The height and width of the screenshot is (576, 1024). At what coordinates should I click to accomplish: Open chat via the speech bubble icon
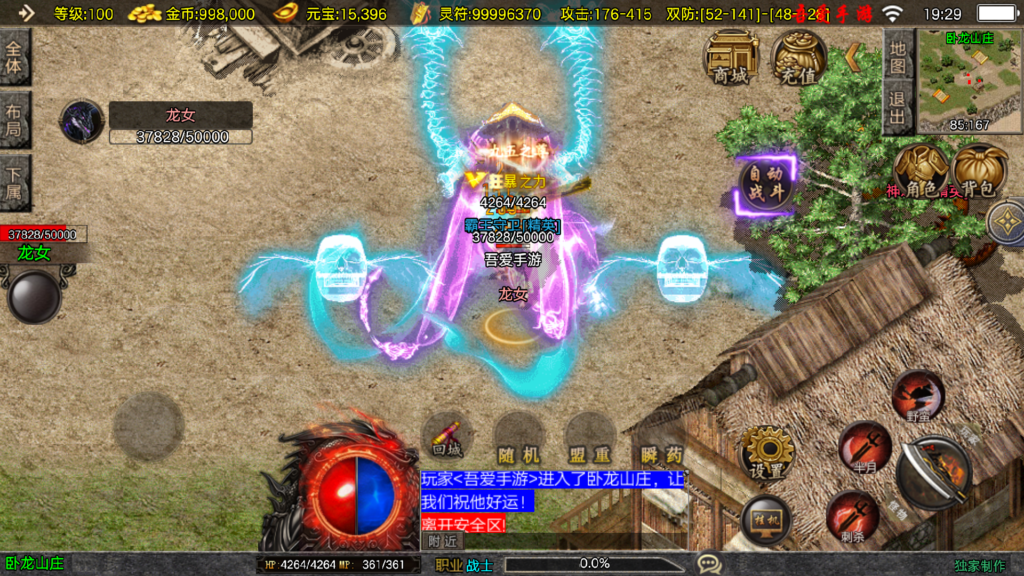coord(709,564)
